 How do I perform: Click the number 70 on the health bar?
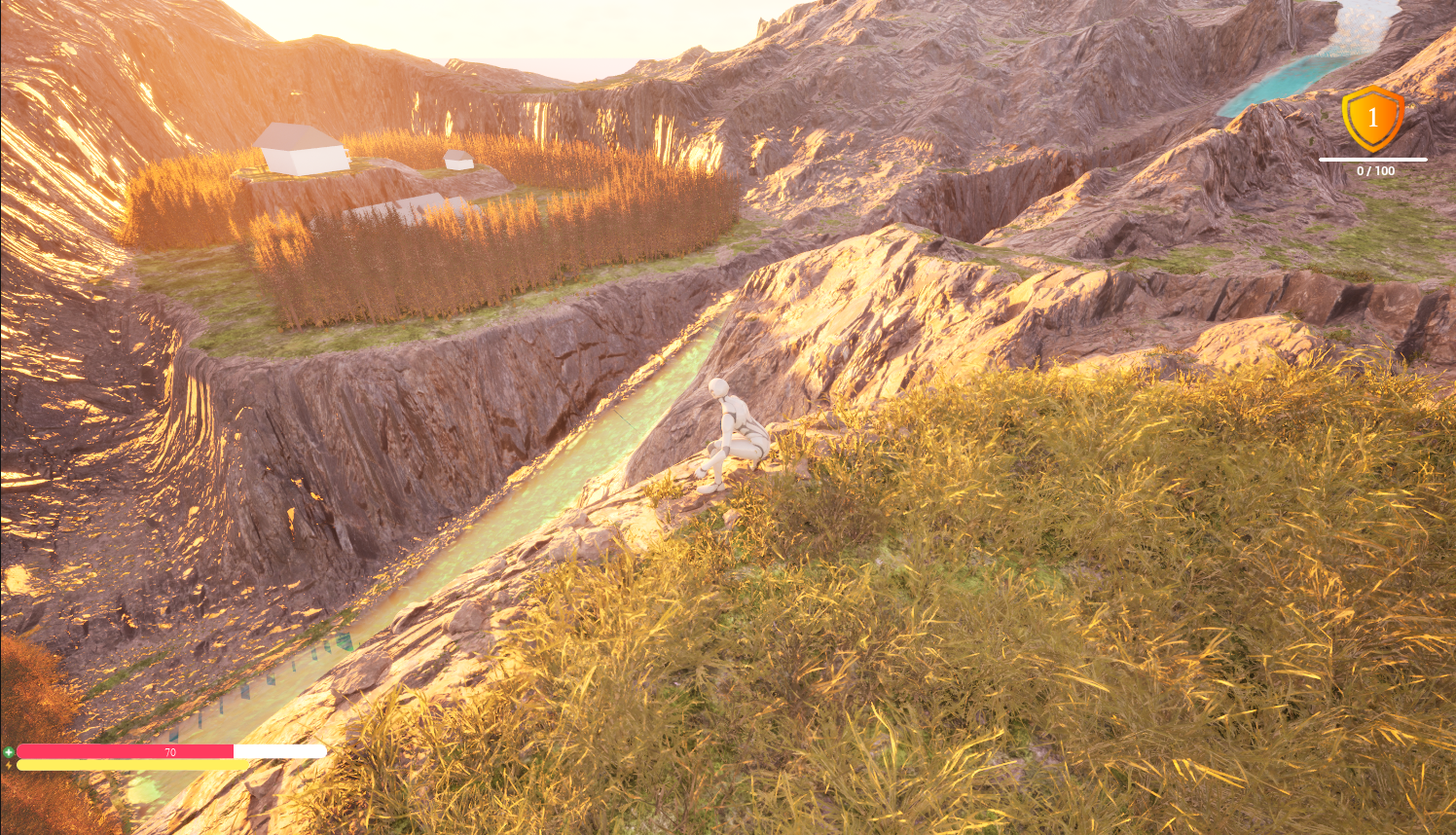tap(169, 751)
